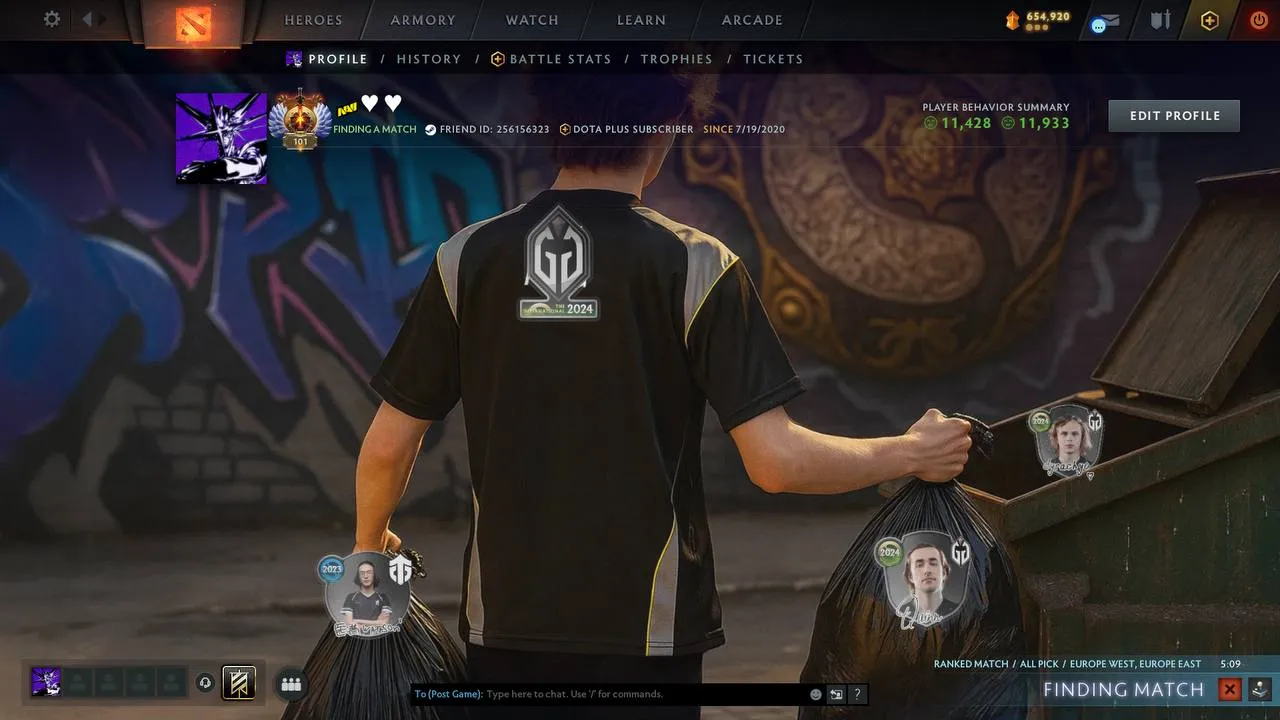Screen dimensions: 1280x720
Task: Open the Heroes menu
Action: pos(313,20)
